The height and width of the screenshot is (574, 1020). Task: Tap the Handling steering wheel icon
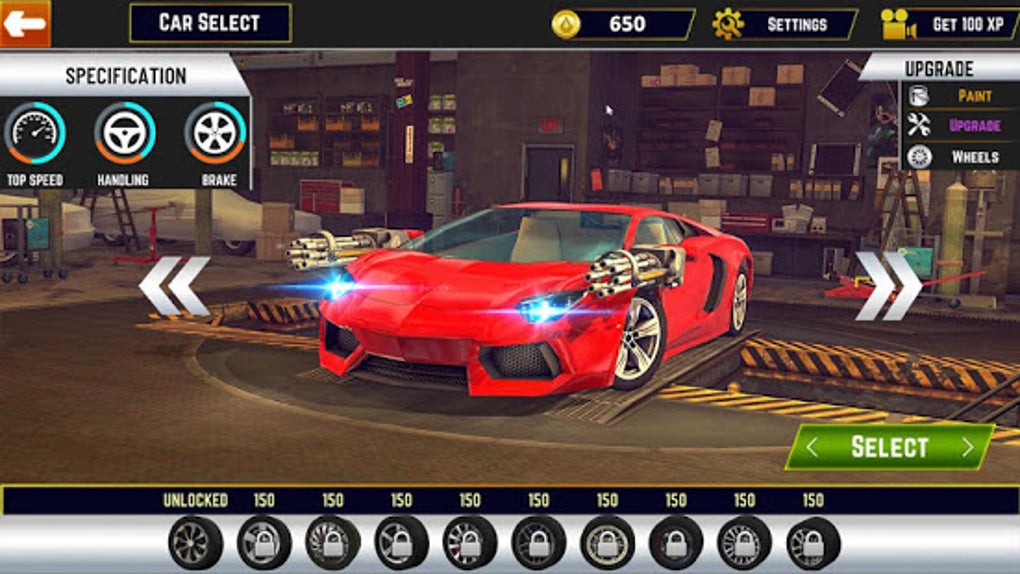click(125, 133)
